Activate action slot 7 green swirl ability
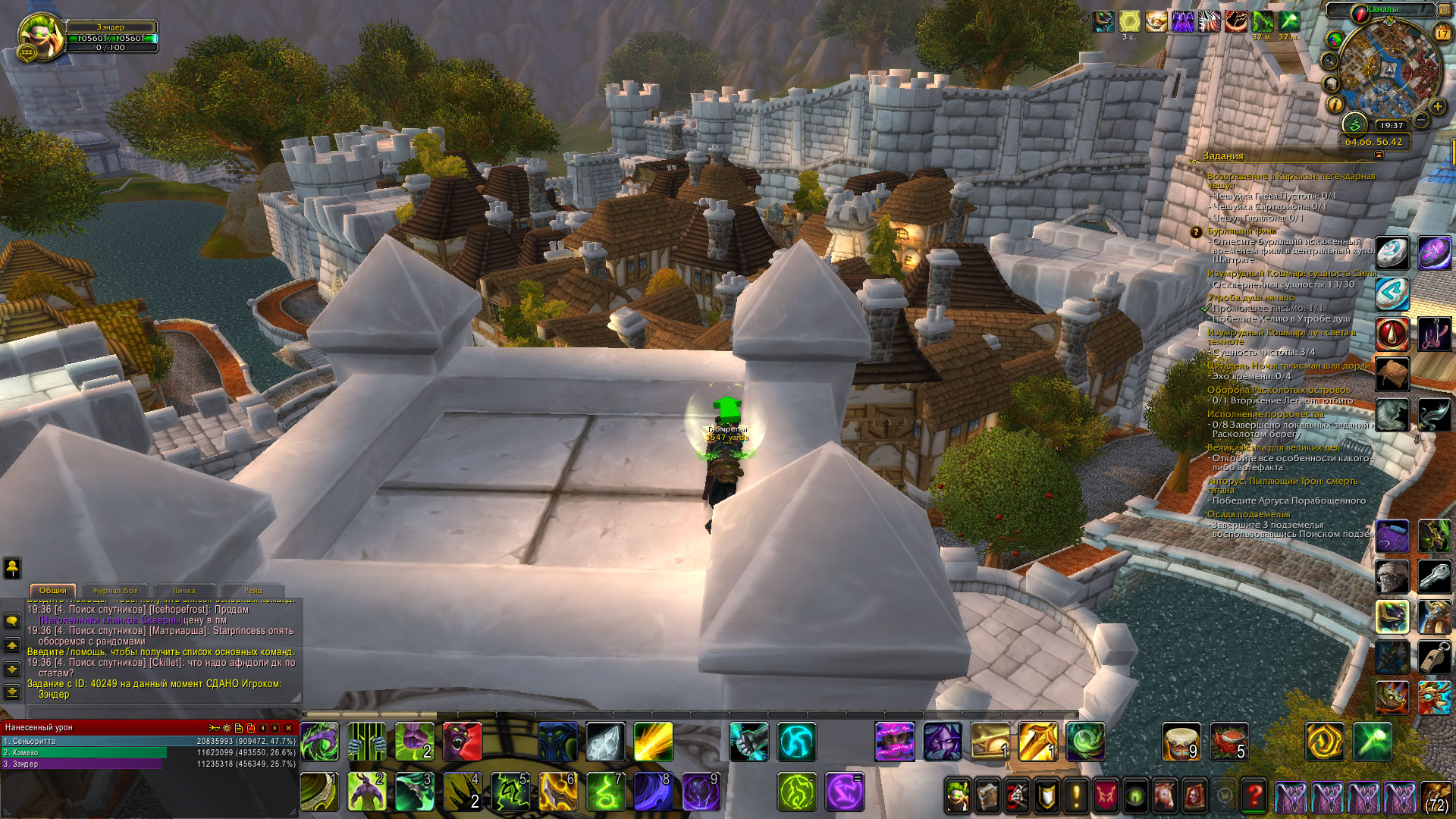Viewport: 1456px width, 819px height. [605, 791]
